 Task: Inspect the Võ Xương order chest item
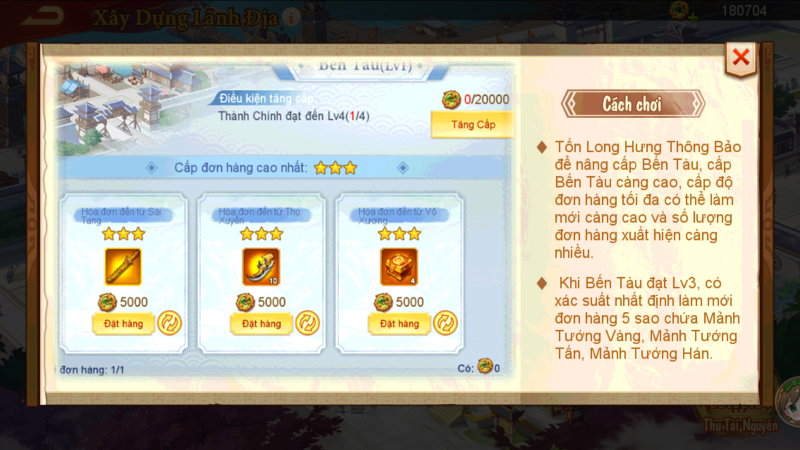(398, 266)
